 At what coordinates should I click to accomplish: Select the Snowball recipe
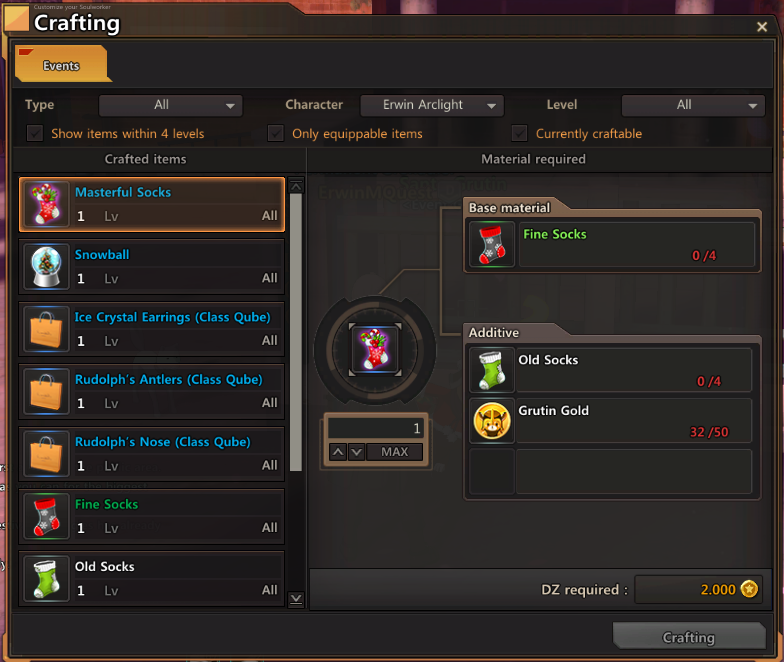[152, 267]
